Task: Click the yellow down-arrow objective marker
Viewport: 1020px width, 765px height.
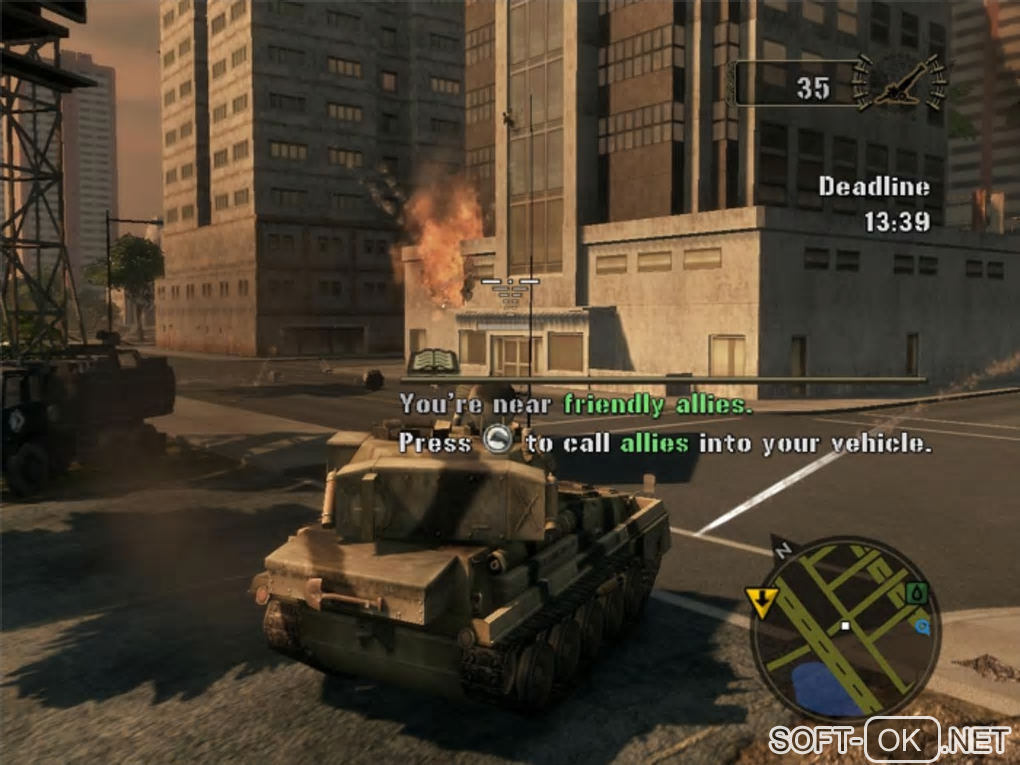Action: 760,602
